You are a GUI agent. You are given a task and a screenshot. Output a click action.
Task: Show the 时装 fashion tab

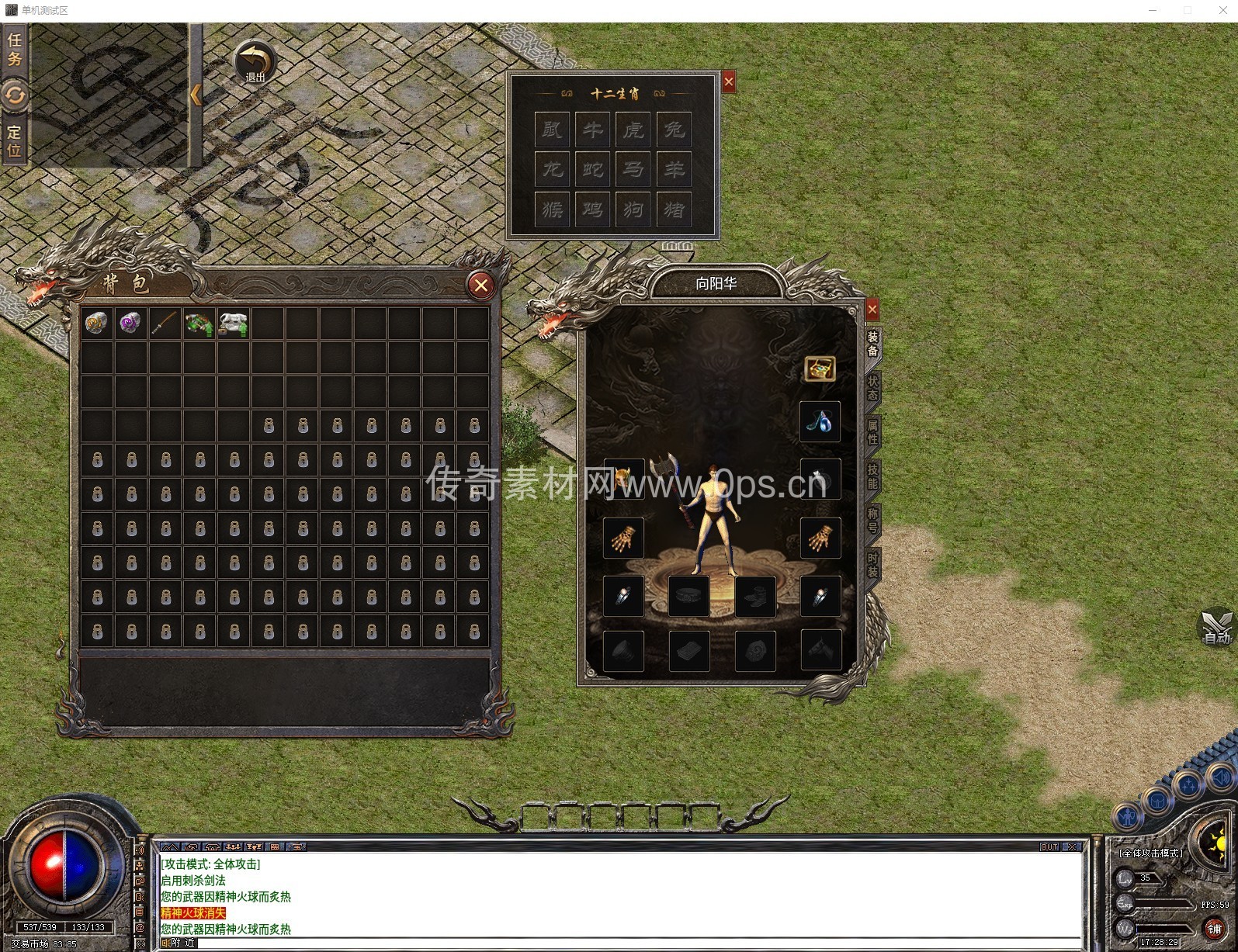pyautogui.click(x=873, y=564)
